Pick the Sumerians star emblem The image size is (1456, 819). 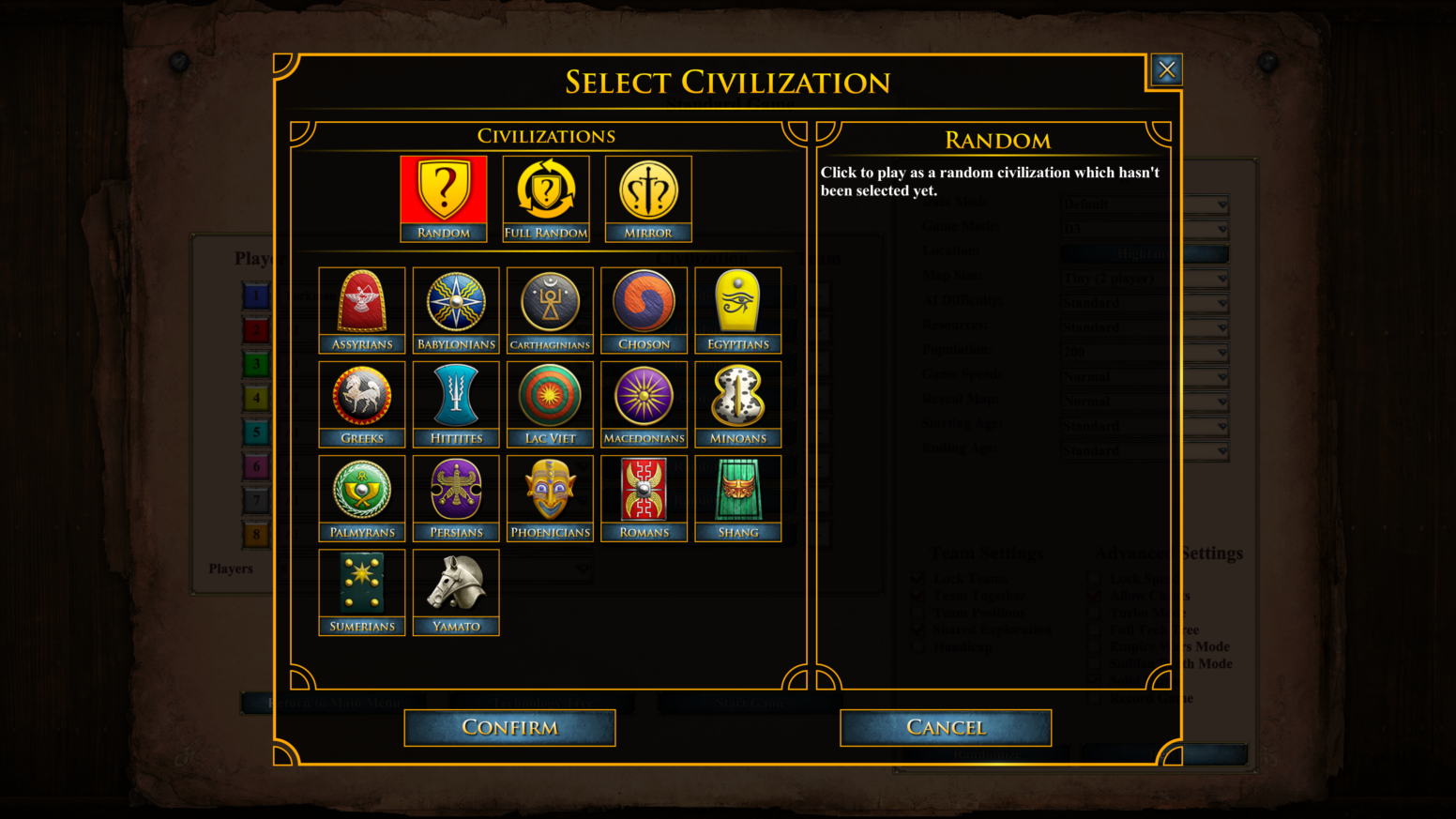point(361,584)
